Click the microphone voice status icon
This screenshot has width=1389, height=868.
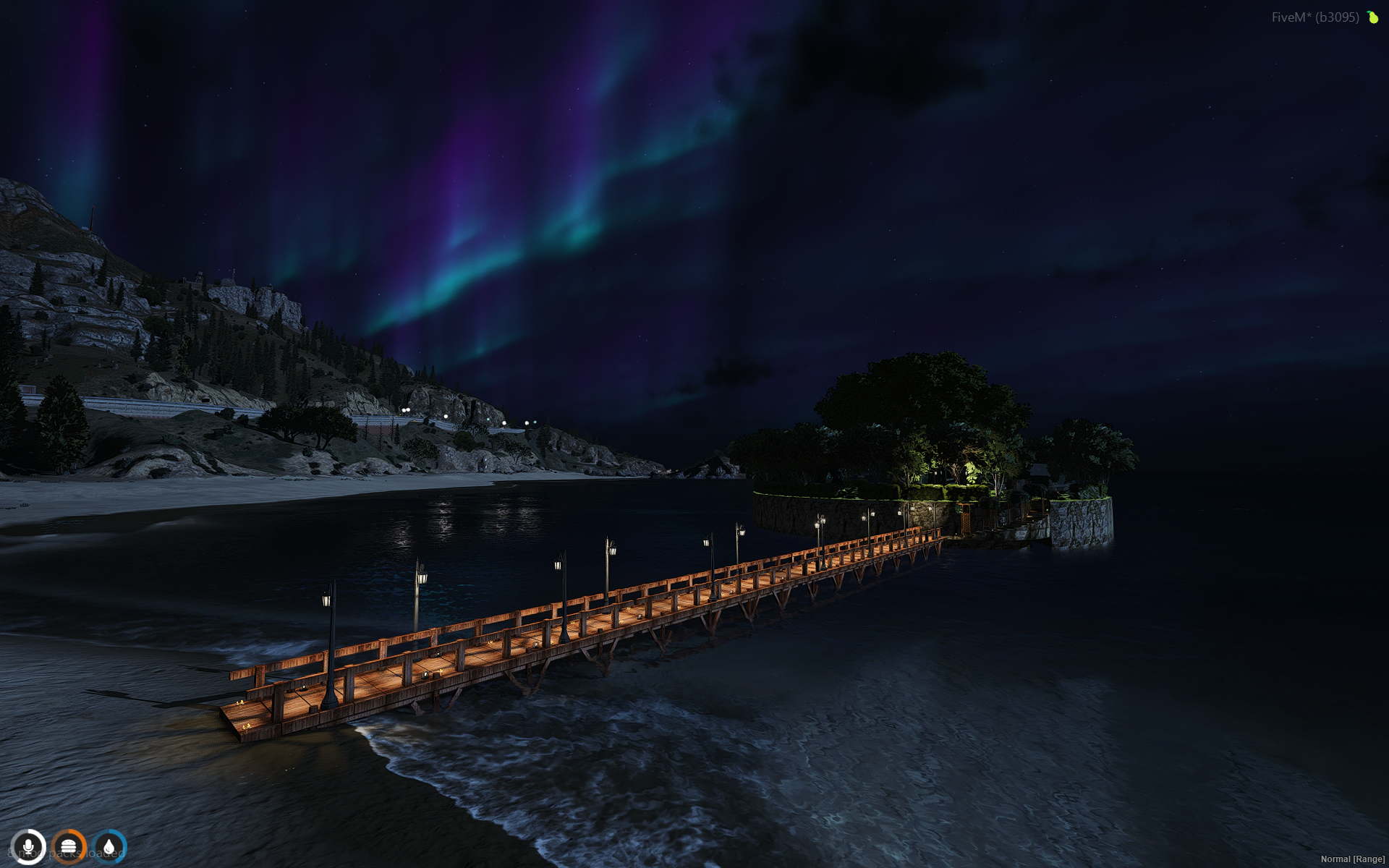click(x=29, y=846)
